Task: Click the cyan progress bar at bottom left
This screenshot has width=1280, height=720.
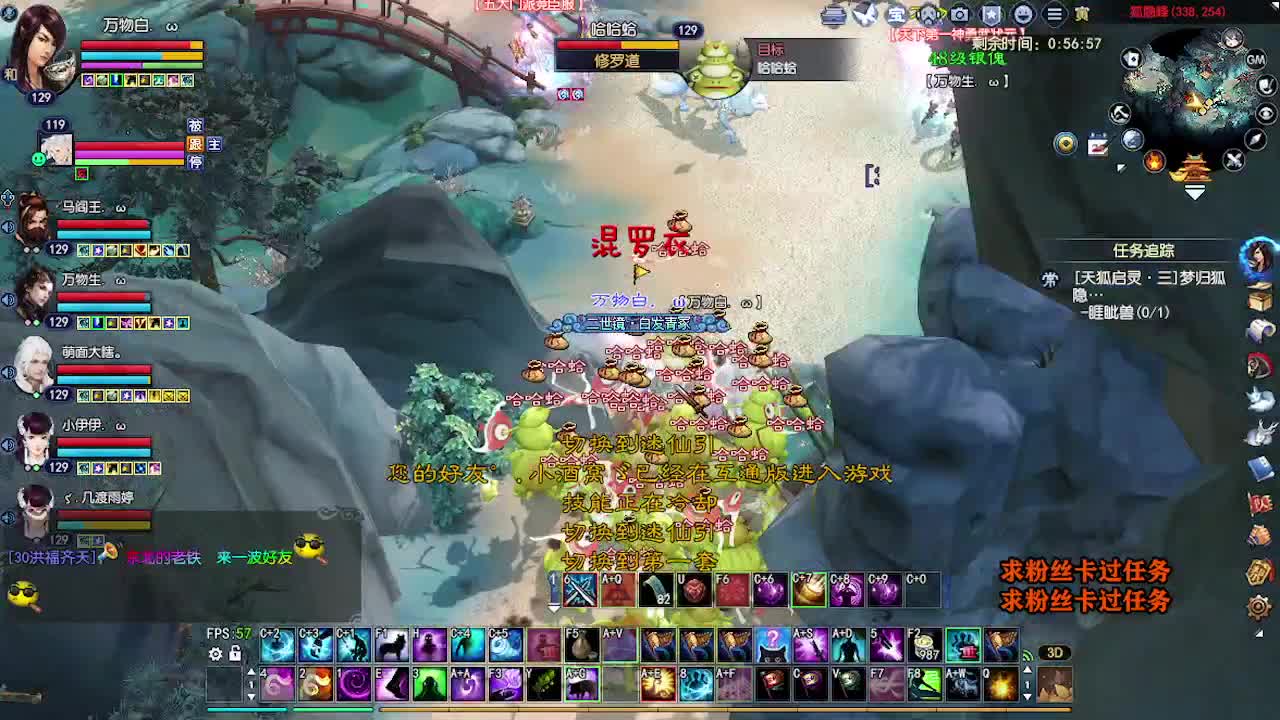Action: [x=247, y=710]
